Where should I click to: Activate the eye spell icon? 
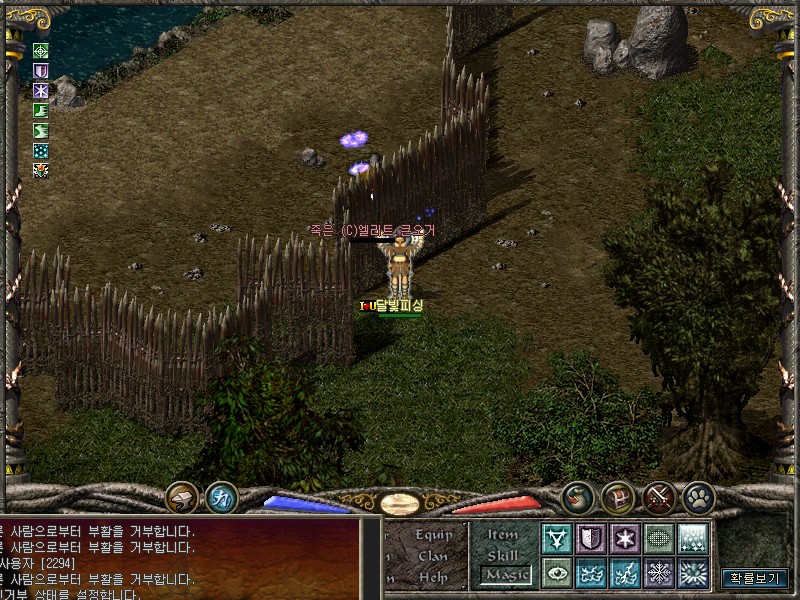(x=557, y=573)
